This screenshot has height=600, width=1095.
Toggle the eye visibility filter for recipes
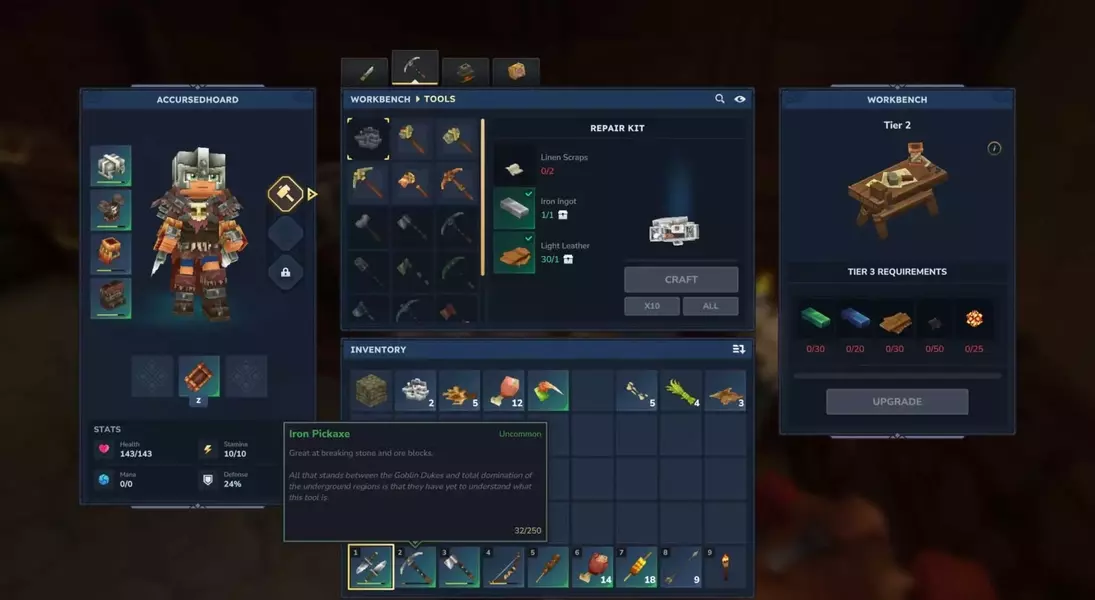coord(740,99)
